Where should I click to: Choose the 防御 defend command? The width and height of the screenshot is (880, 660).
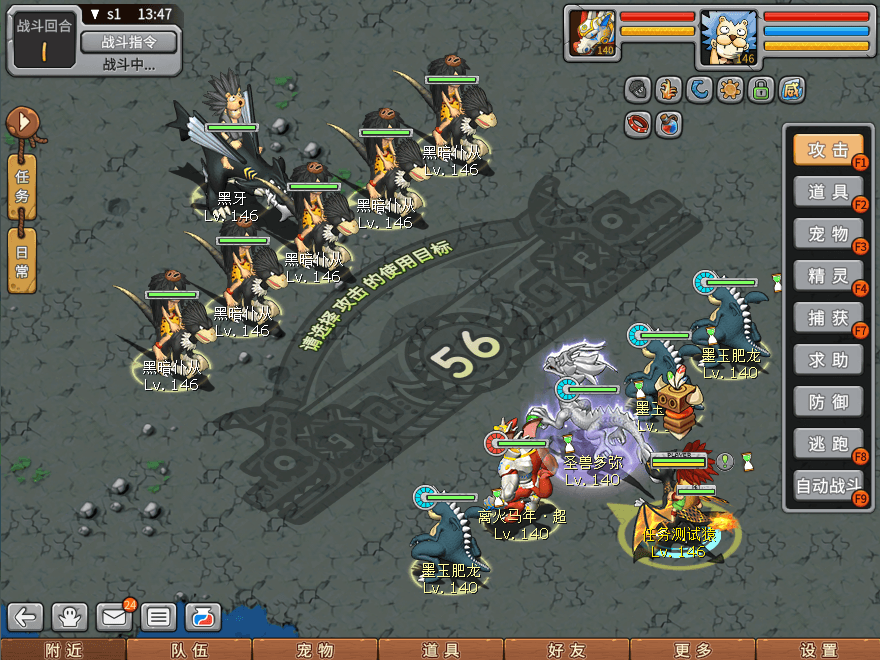click(x=828, y=402)
